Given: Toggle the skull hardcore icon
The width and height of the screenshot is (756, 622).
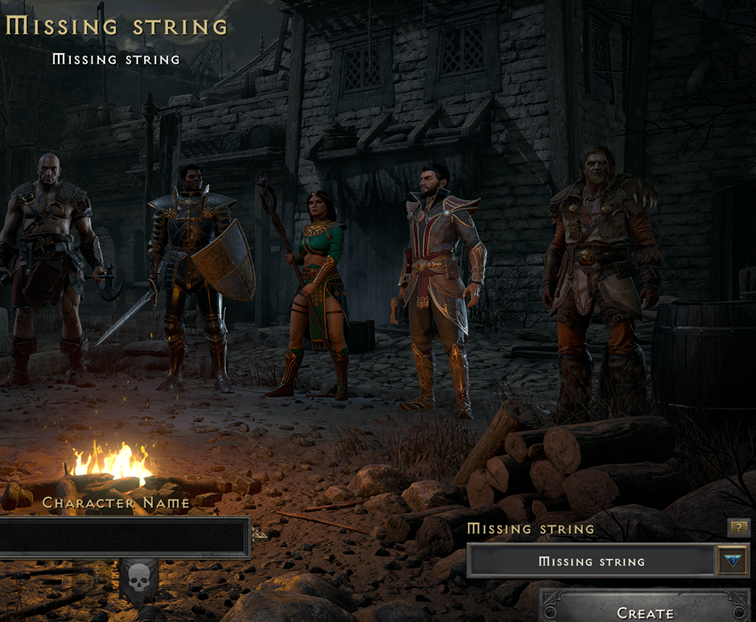Looking at the screenshot, I should (x=138, y=578).
